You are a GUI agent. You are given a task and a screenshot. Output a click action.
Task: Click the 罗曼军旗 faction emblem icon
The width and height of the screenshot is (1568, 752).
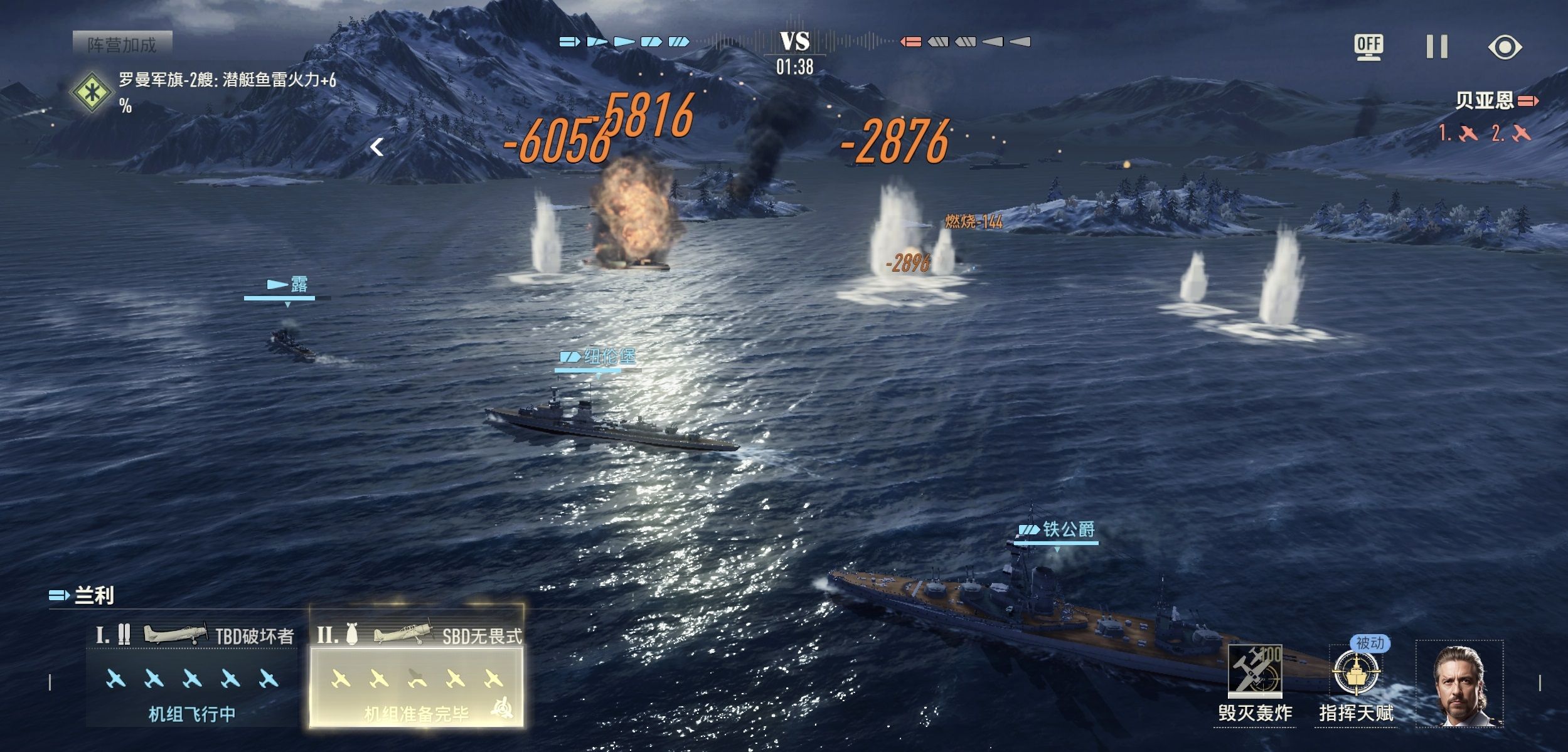[x=92, y=92]
